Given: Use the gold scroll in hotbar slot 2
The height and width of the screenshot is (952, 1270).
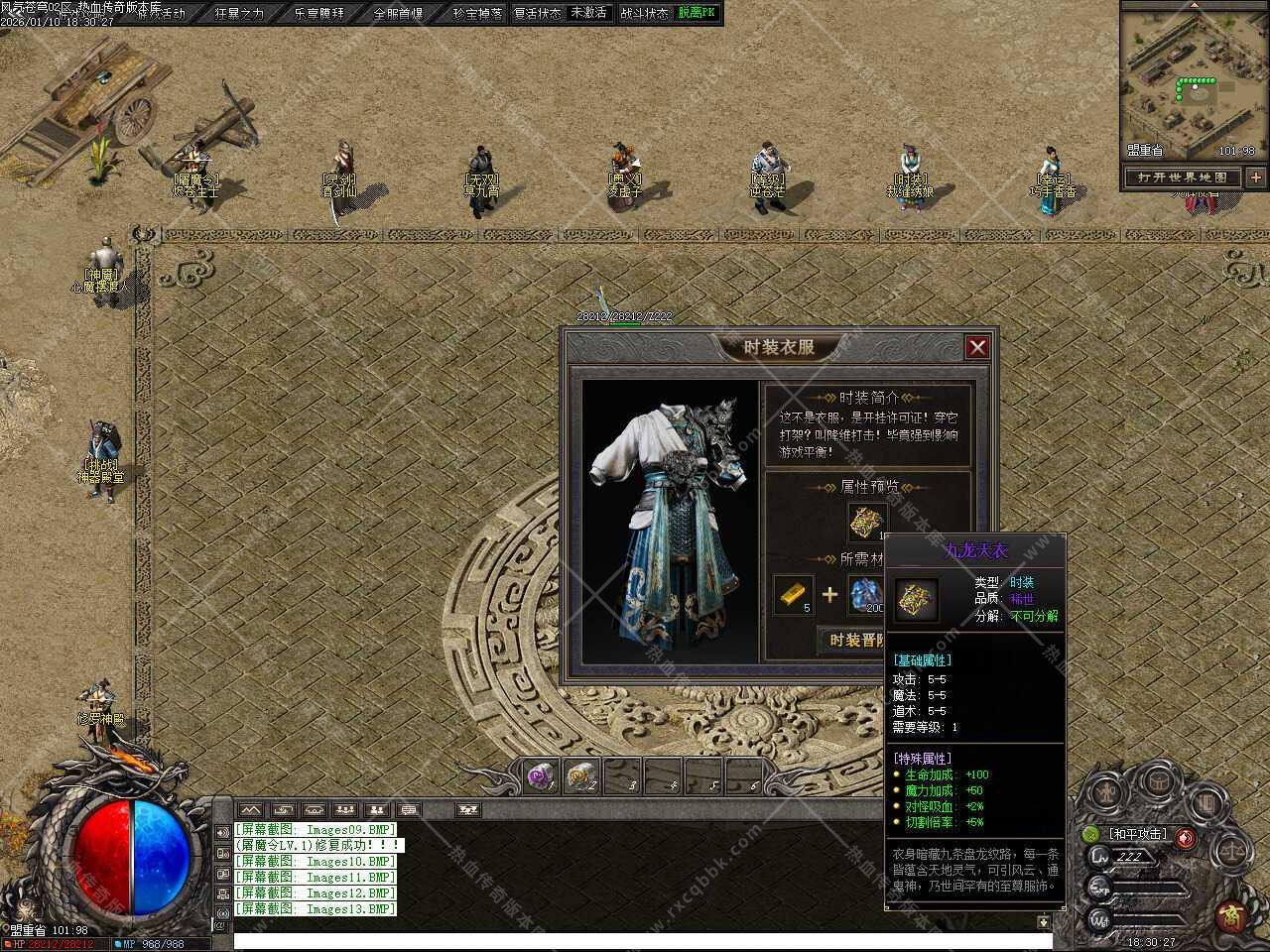Looking at the screenshot, I should coord(580,776).
